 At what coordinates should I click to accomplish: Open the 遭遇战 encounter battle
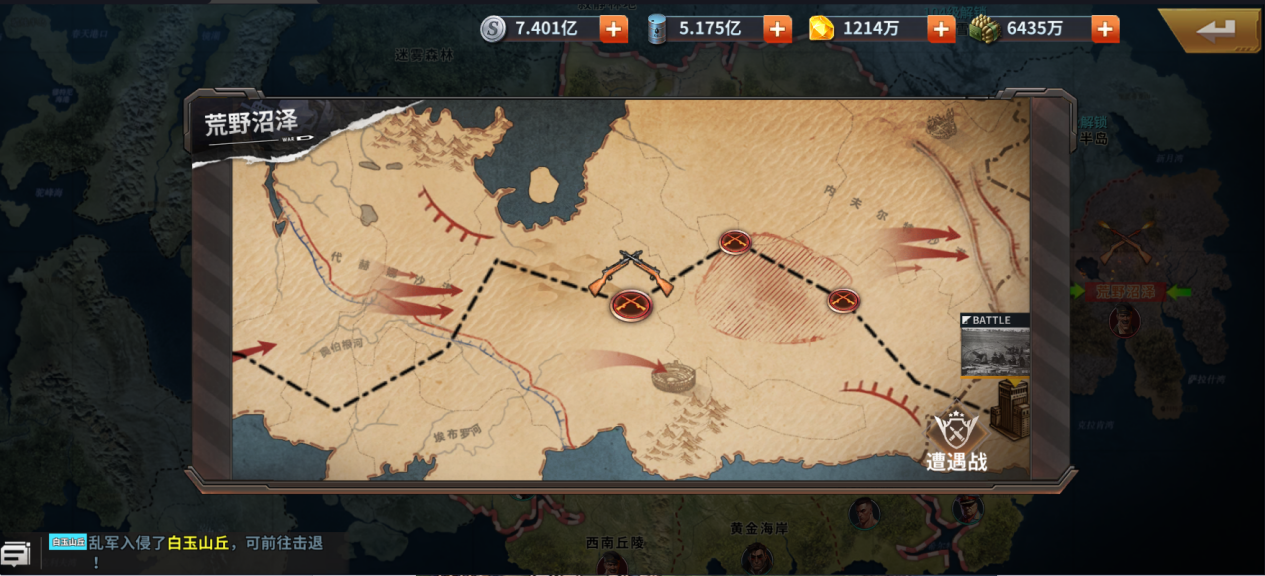click(x=957, y=440)
